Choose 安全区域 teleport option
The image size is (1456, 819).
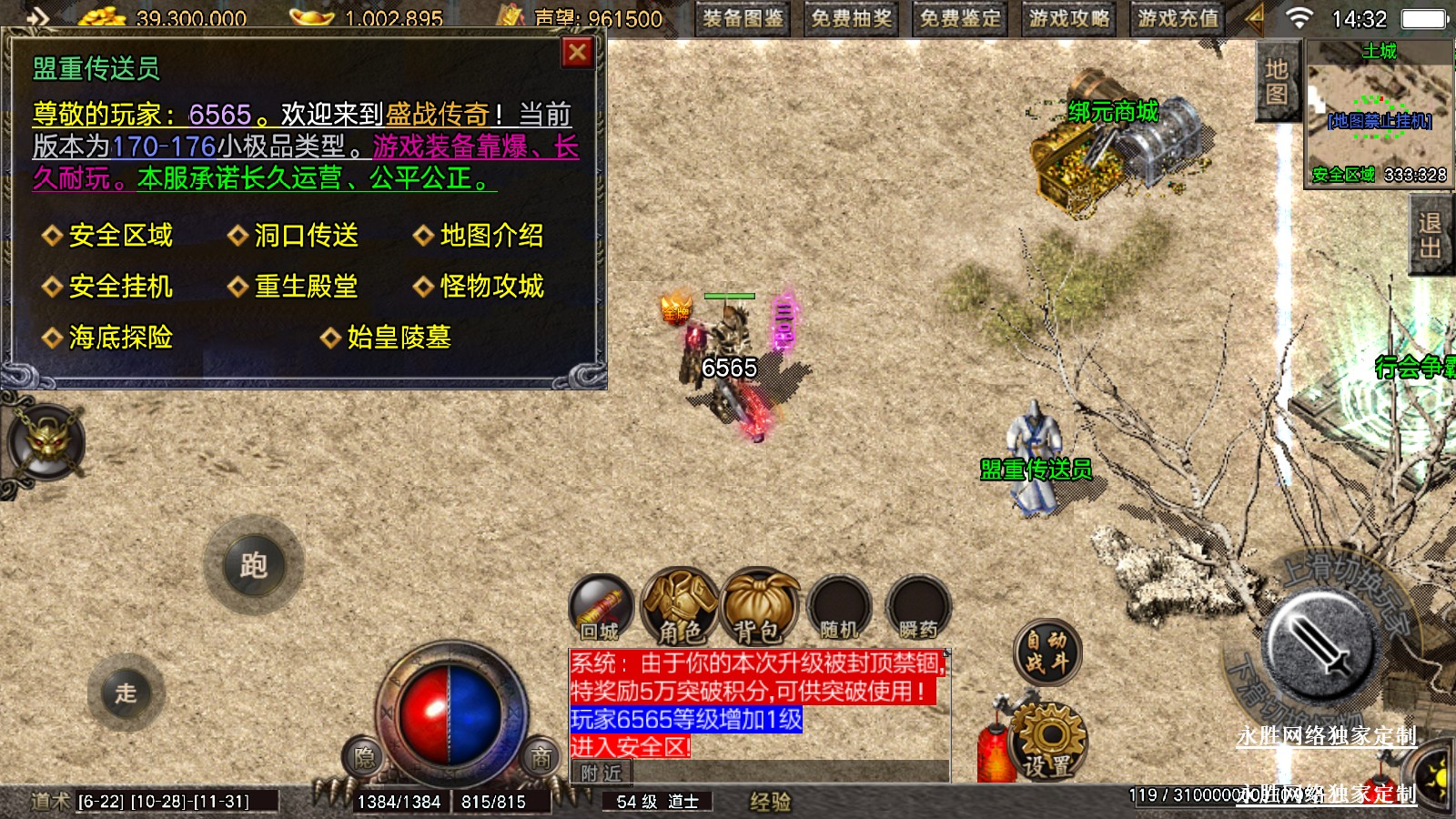click(x=120, y=236)
